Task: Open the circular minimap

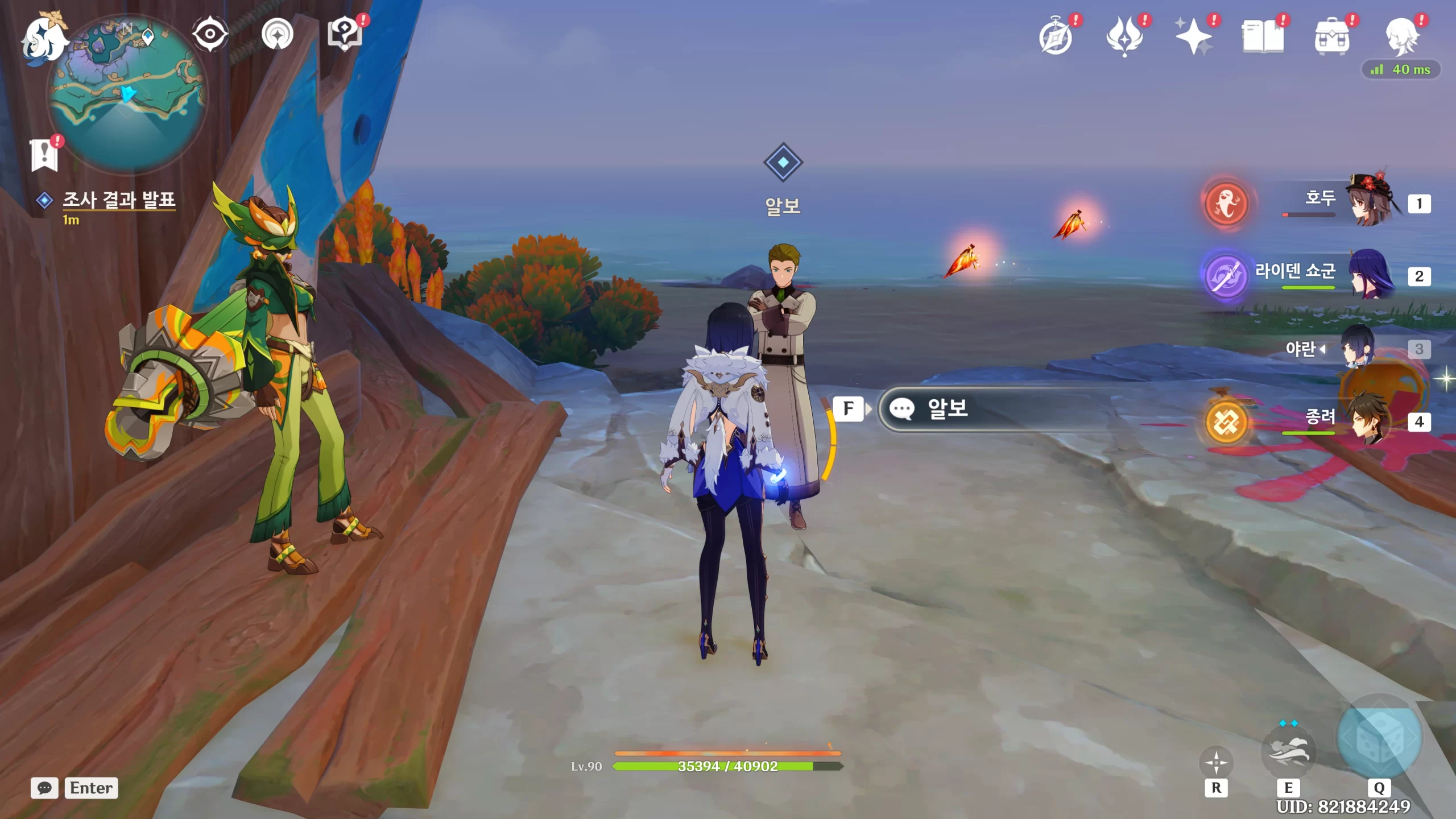Action: point(127,94)
